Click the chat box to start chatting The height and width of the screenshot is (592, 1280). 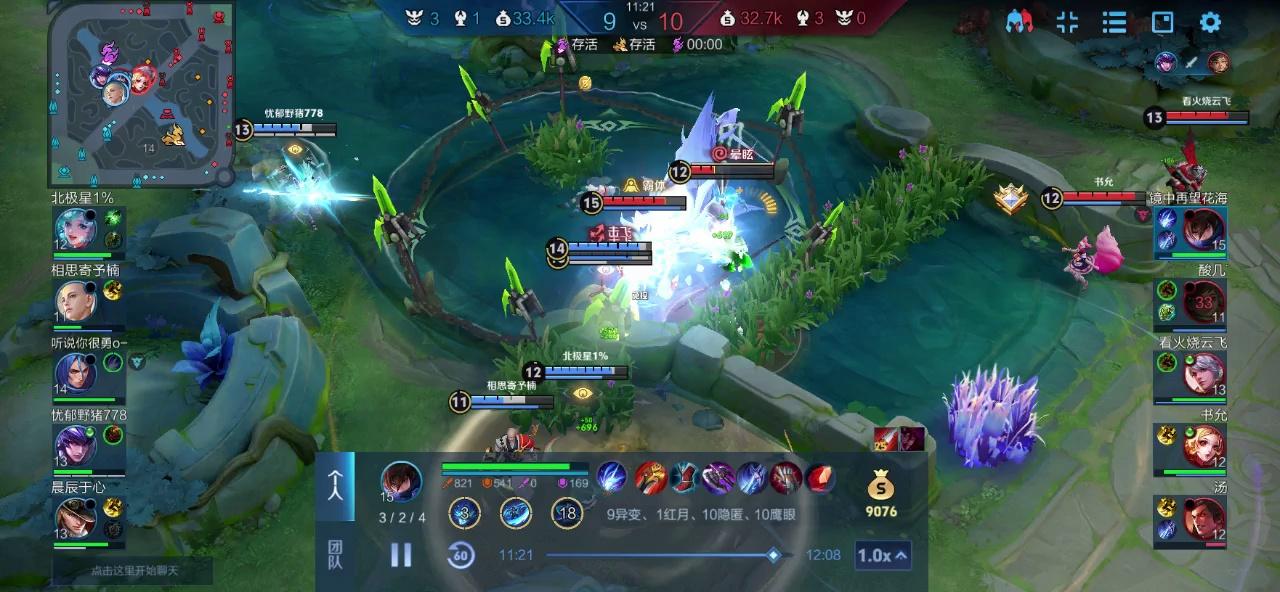point(133,571)
